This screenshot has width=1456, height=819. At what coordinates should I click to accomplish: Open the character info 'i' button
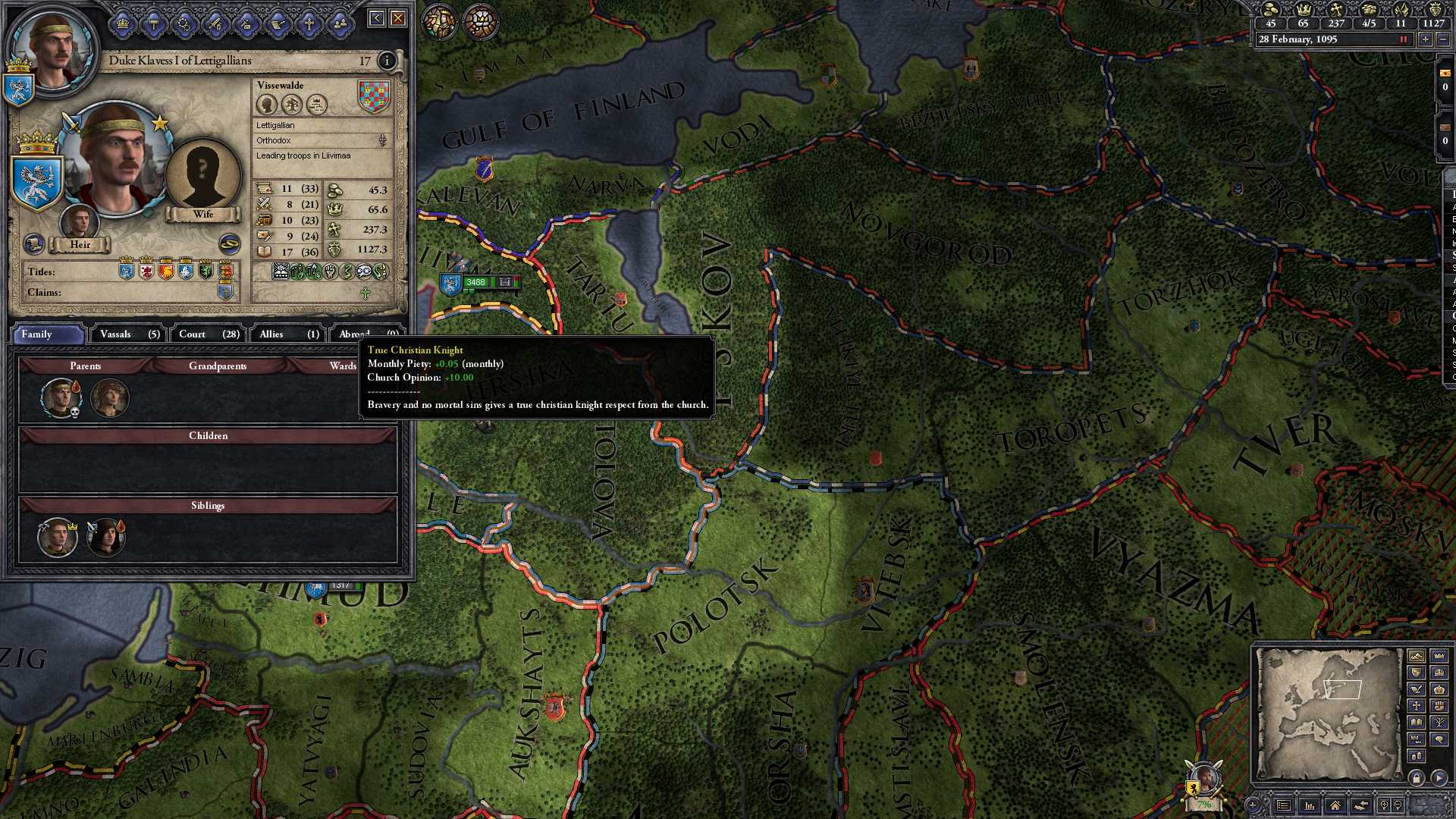387,61
